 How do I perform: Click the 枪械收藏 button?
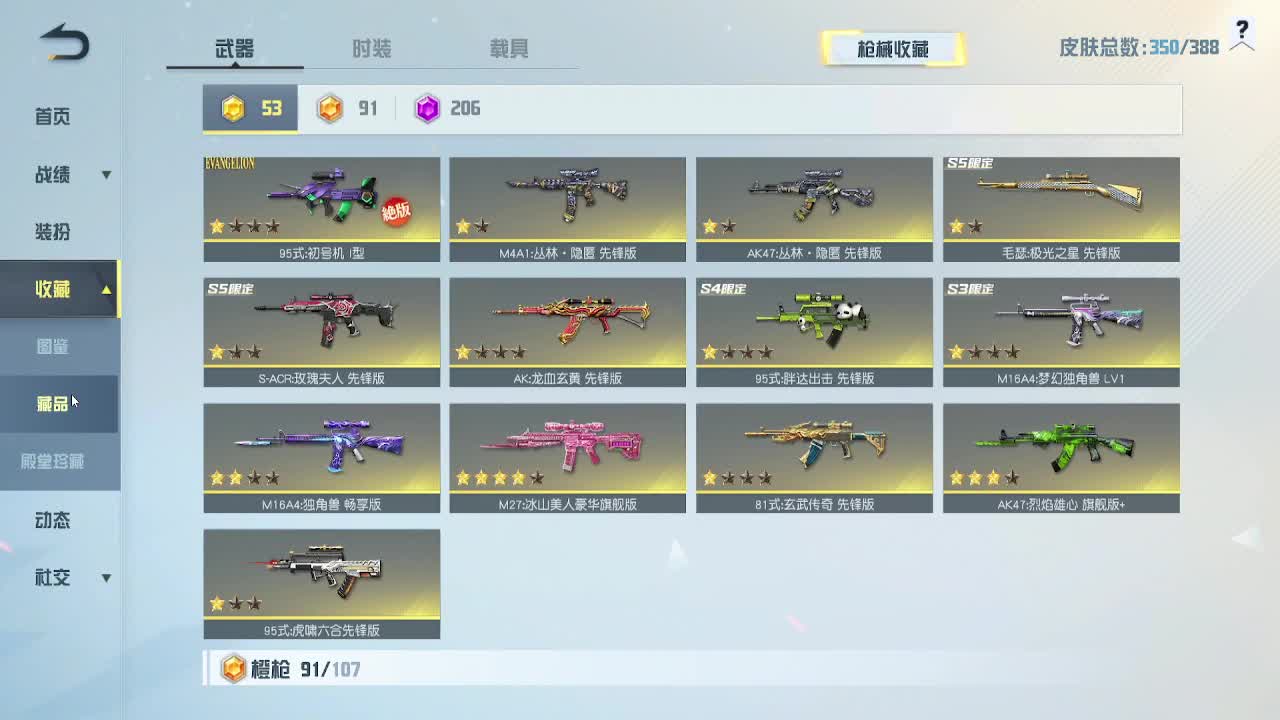[x=893, y=48]
